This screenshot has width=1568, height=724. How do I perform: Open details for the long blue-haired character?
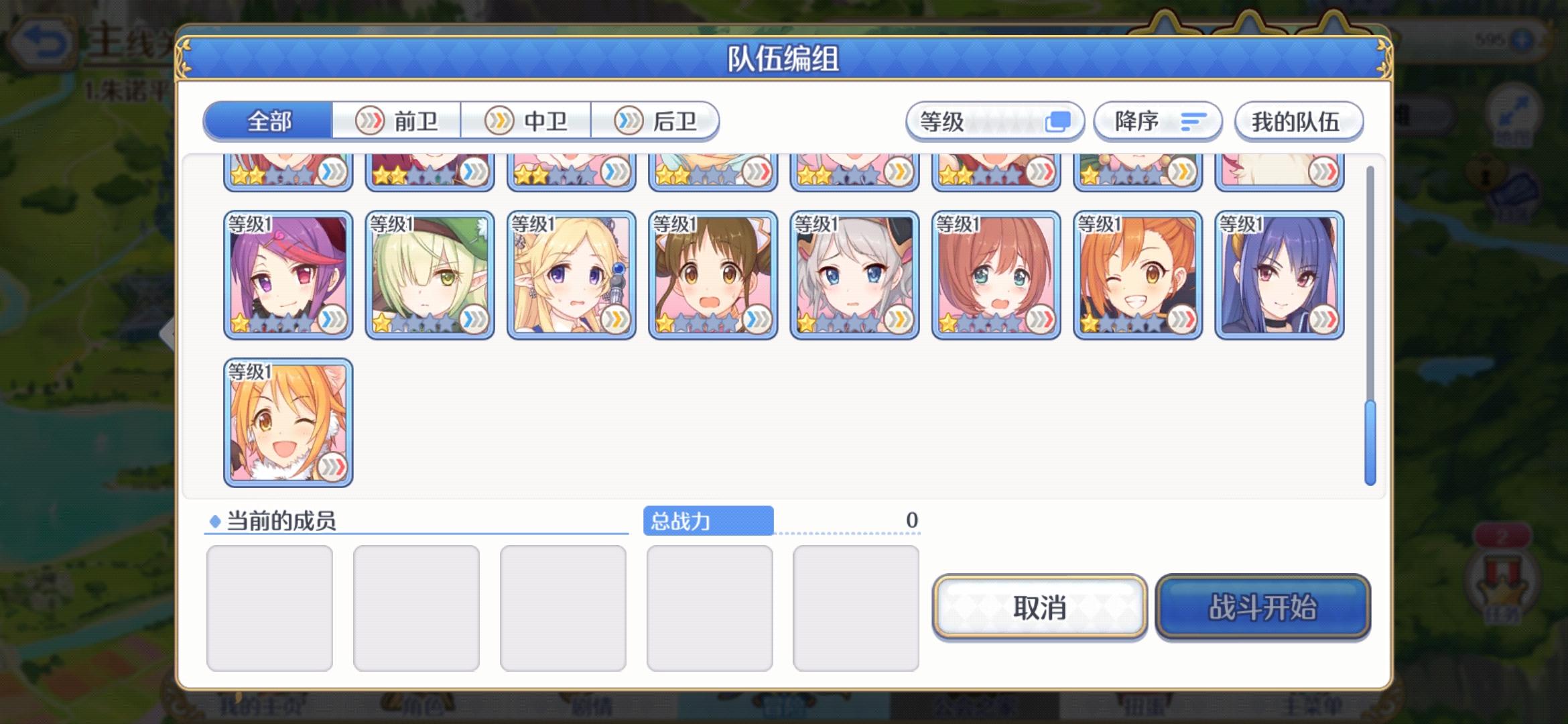coord(1279,275)
